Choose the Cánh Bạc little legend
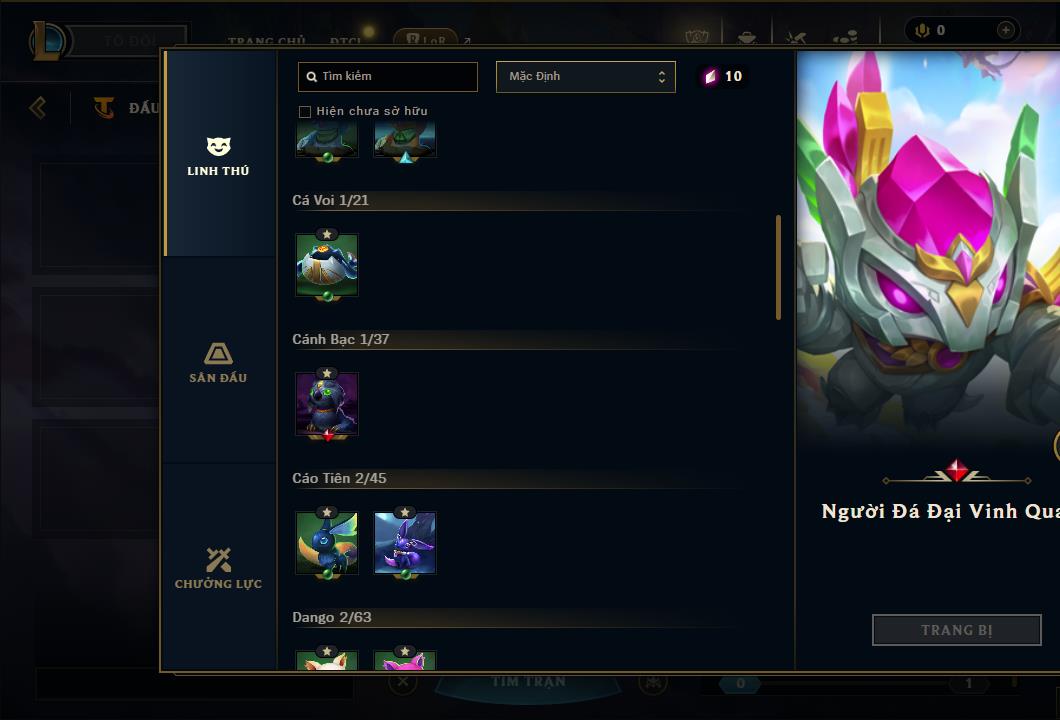1060x720 pixels. pos(327,403)
